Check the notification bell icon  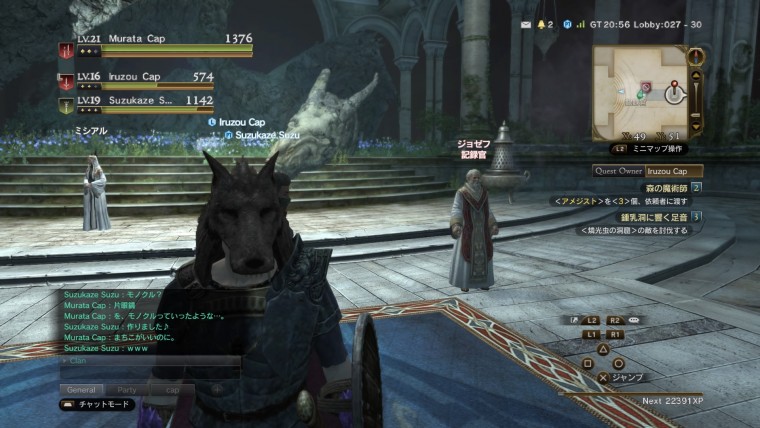(542, 23)
